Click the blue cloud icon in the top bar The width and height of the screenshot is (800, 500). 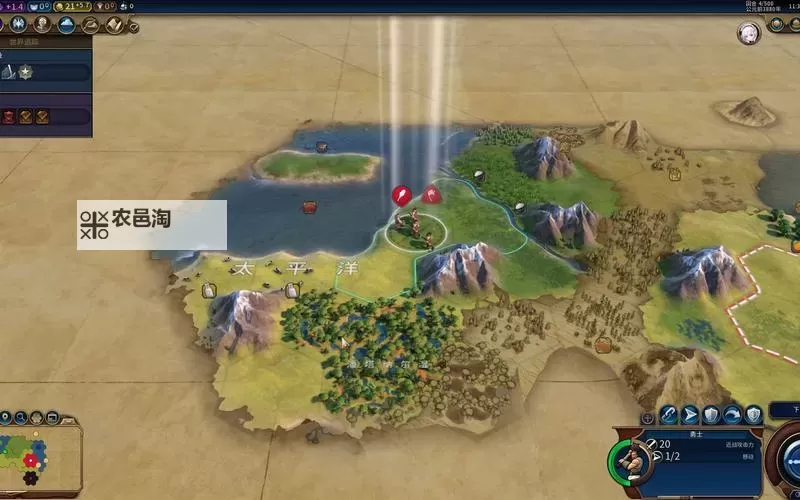67,24
